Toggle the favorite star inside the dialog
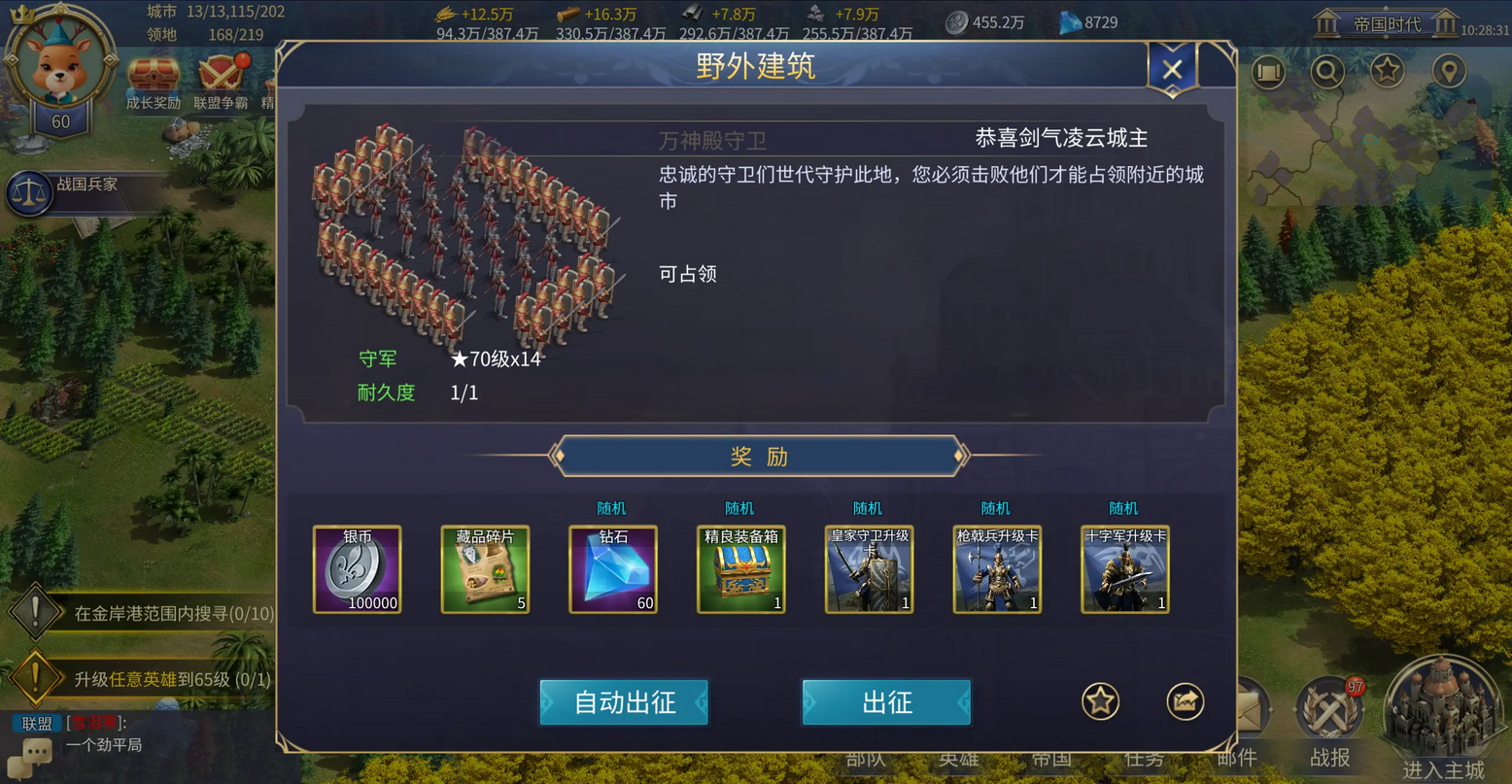Screen dimensions: 1512x784 tap(1099, 700)
